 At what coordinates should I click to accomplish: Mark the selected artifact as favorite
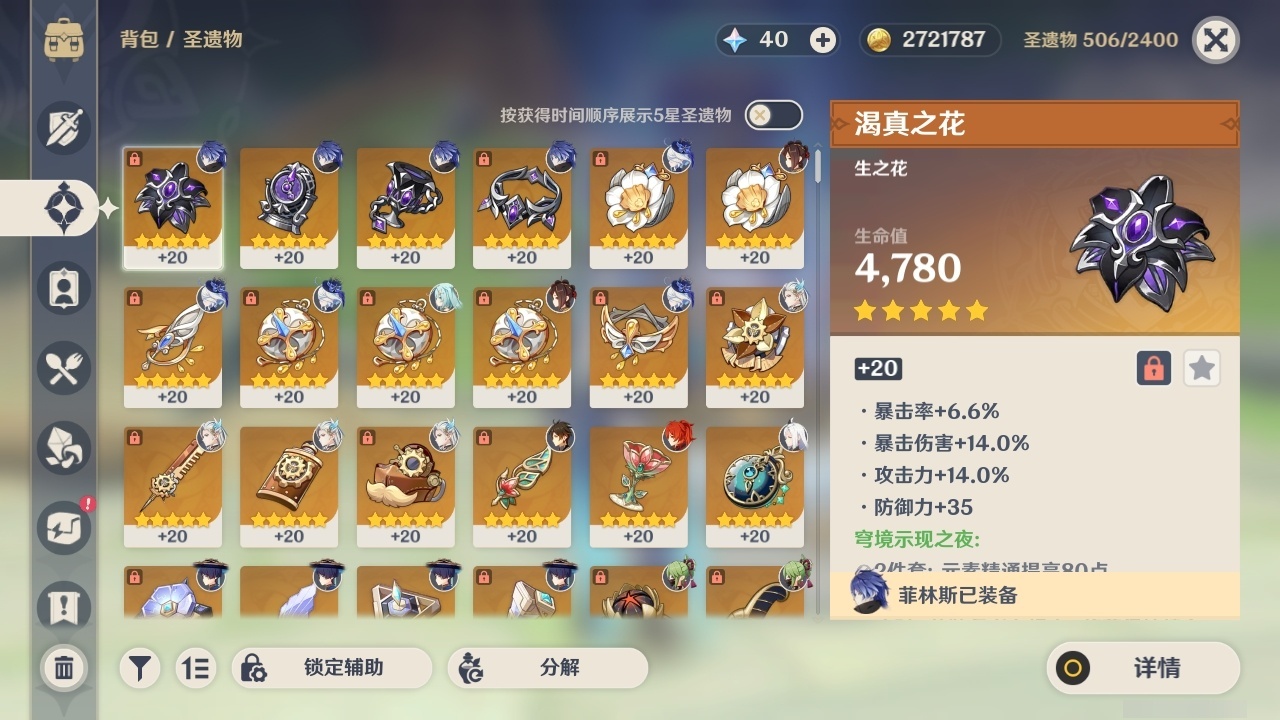pyautogui.click(x=1201, y=368)
